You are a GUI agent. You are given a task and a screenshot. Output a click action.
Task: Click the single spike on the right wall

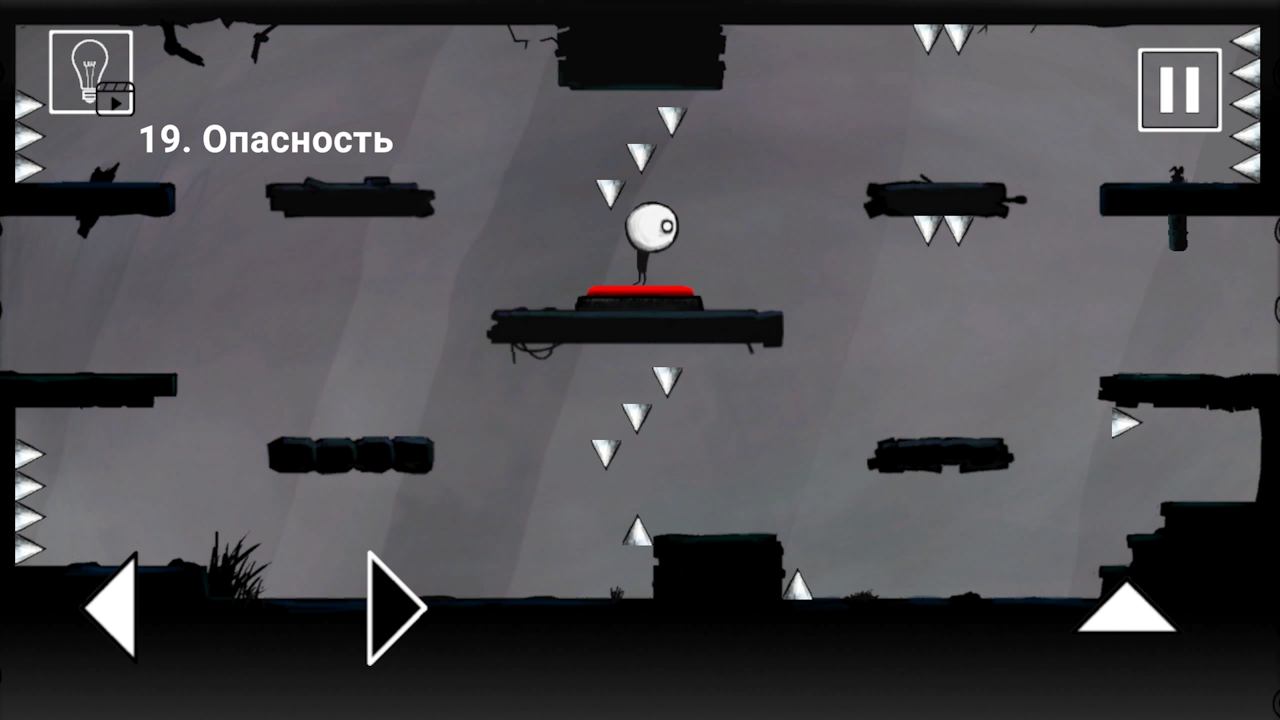tap(1125, 423)
